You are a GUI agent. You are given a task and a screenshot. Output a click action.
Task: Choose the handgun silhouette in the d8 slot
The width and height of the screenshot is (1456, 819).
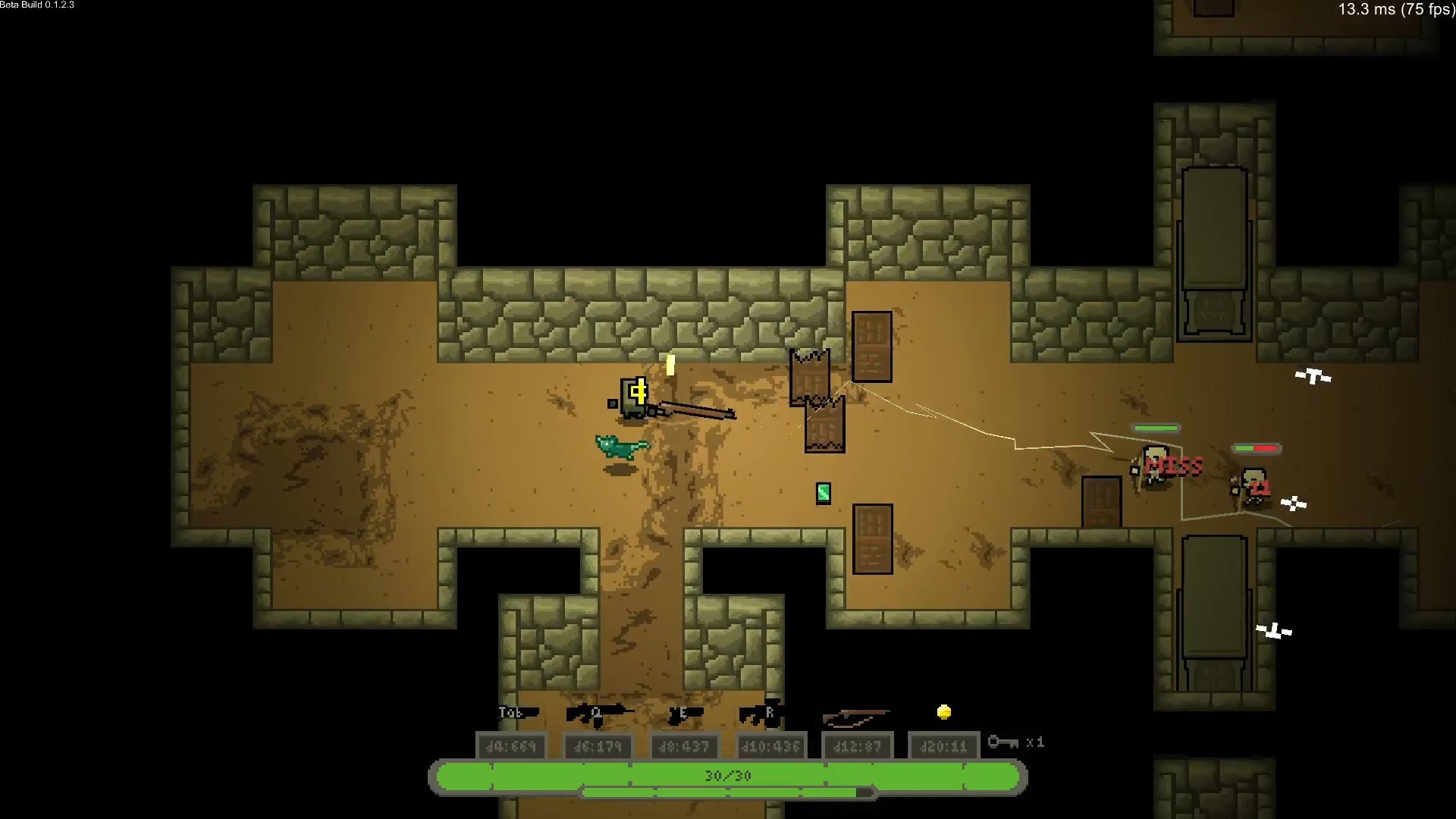pyautogui.click(x=685, y=714)
